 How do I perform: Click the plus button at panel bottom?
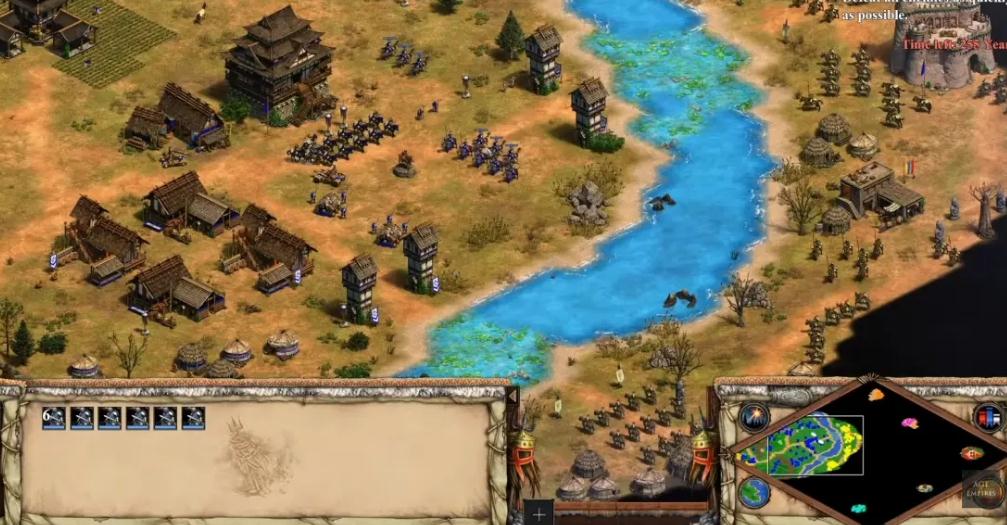(540, 513)
